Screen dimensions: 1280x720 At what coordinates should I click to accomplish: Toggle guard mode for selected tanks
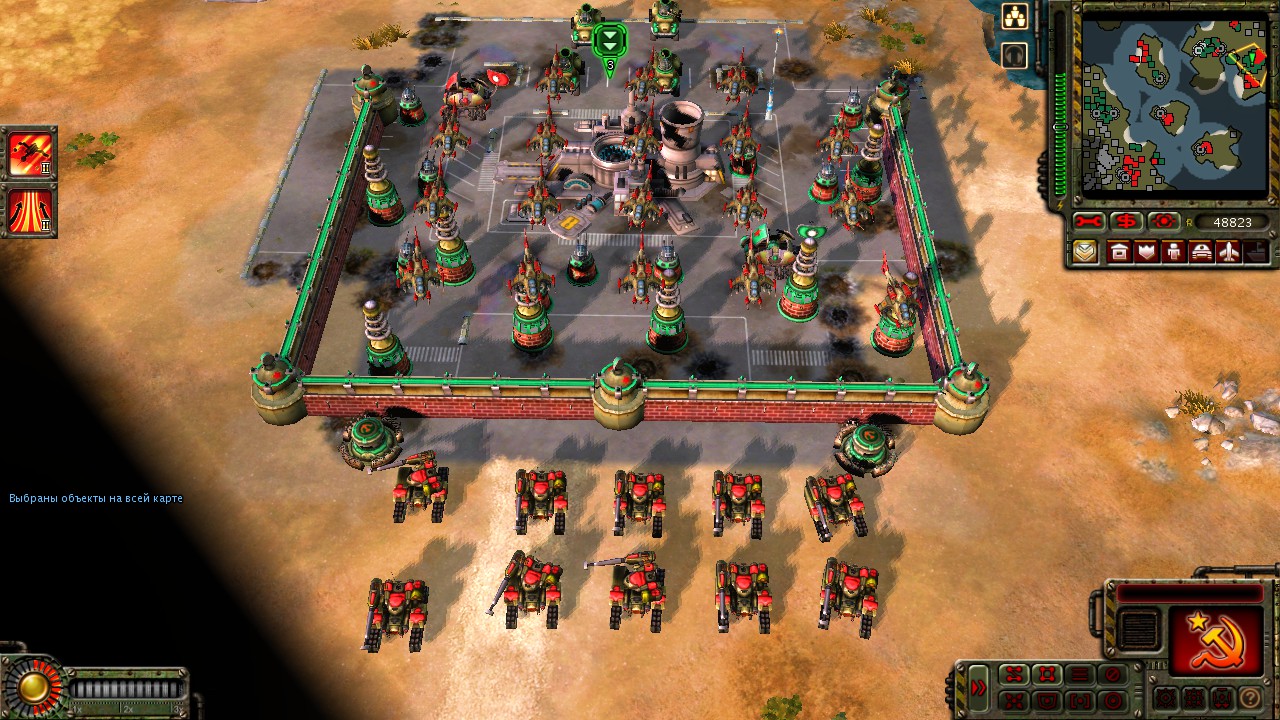[1047, 701]
